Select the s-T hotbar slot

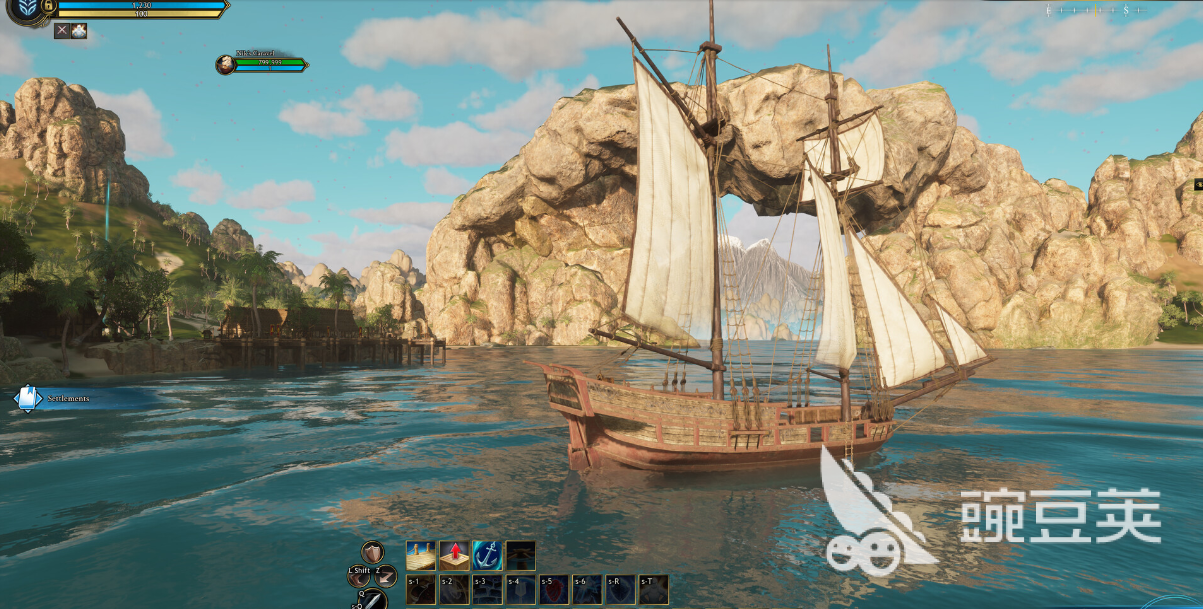coord(652,590)
